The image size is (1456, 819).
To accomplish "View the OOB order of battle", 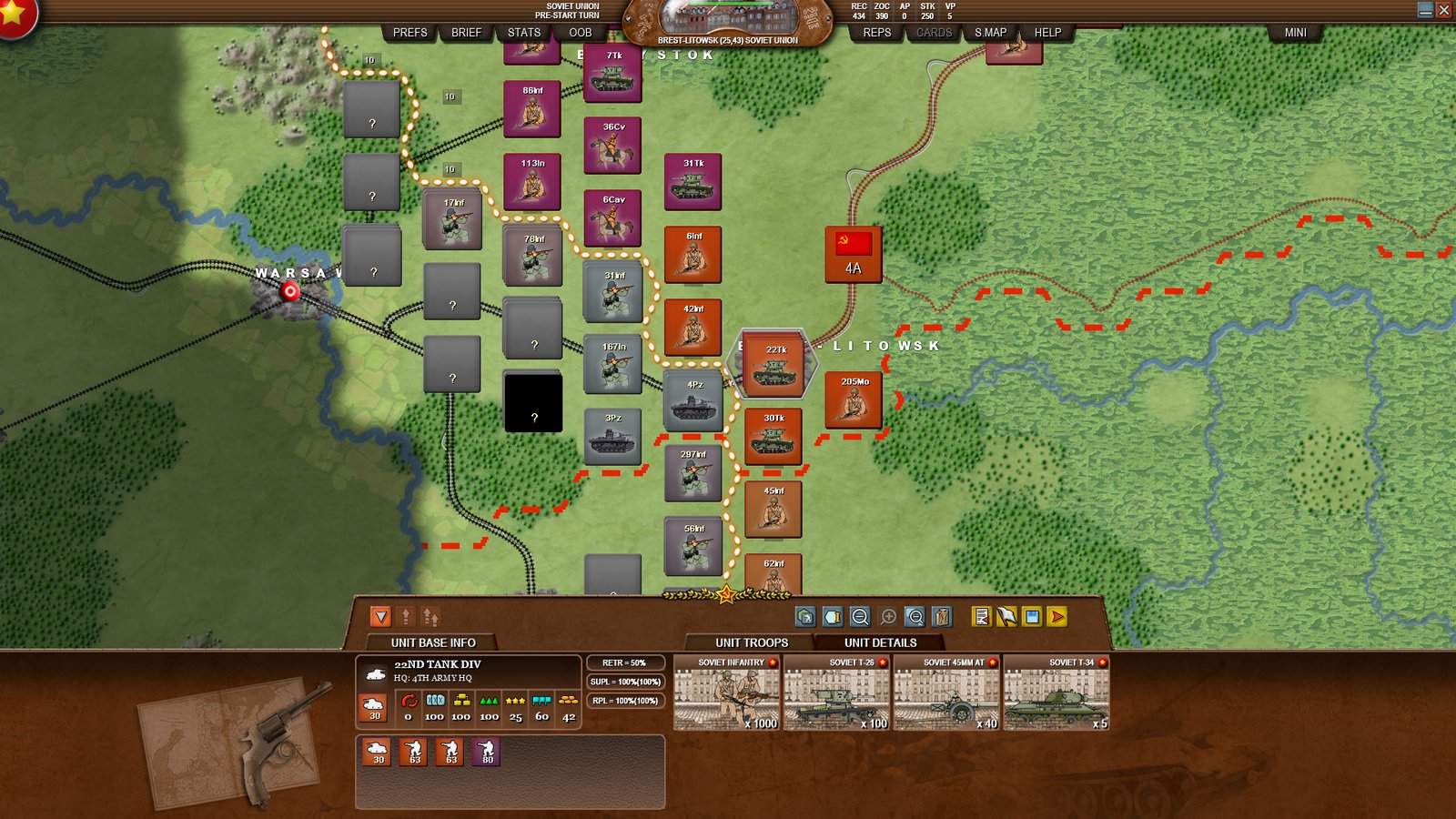I will click(x=581, y=33).
